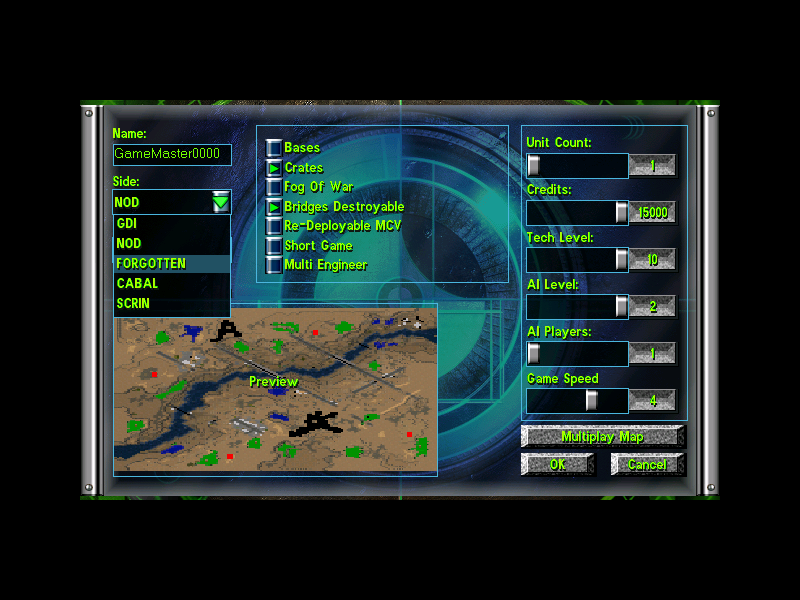Enable Fog Of War
The width and height of the screenshot is (800, 600).
coord(273,187)
